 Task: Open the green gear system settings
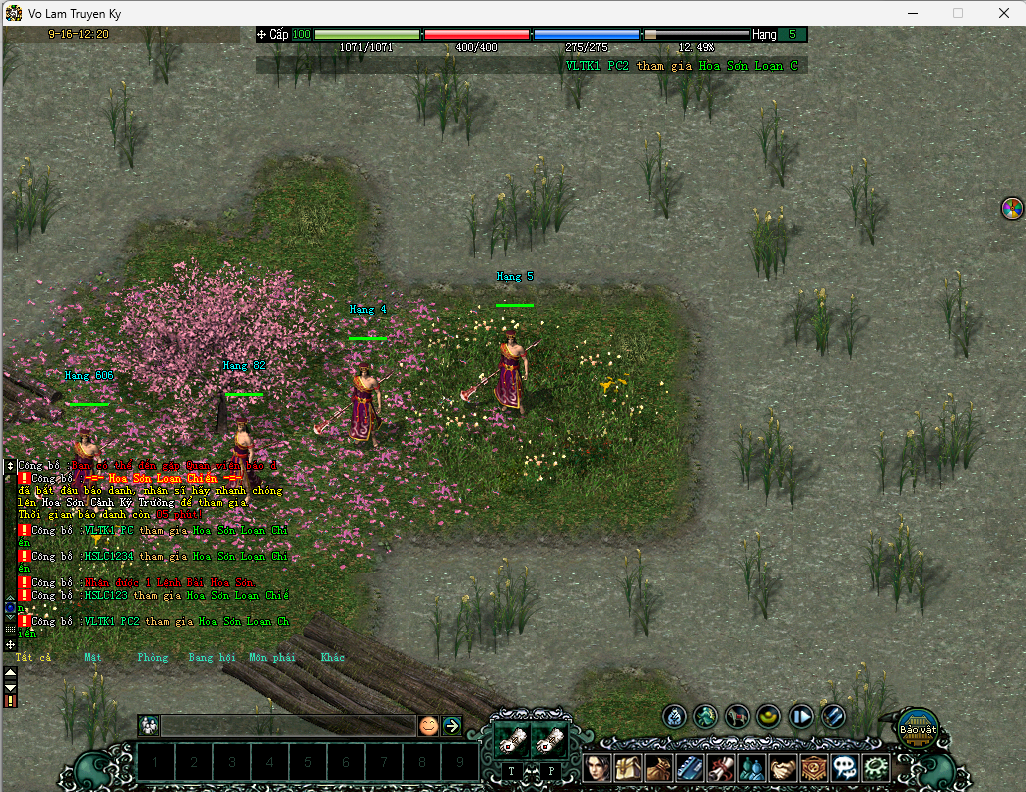click(876, 768)
